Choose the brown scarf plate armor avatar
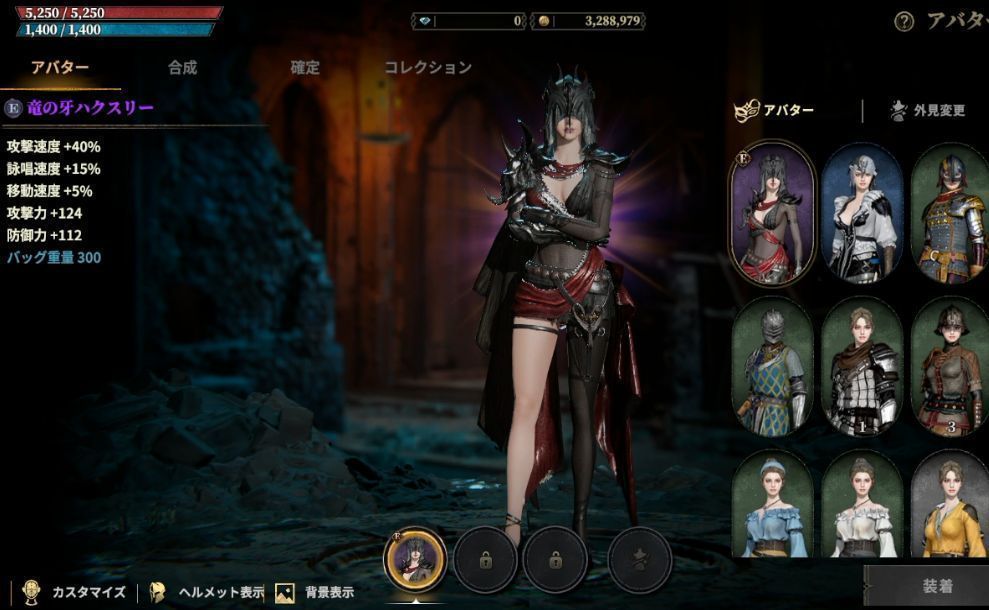 [x=862, y=367]
